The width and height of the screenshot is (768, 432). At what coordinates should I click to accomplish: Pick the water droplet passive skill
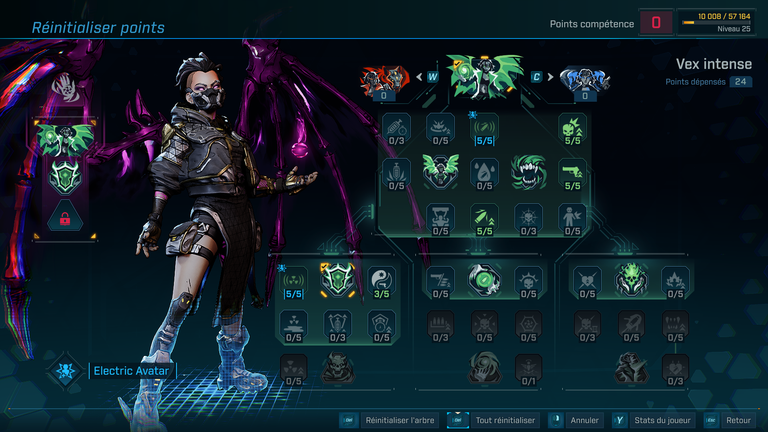[x=485, y=170]
